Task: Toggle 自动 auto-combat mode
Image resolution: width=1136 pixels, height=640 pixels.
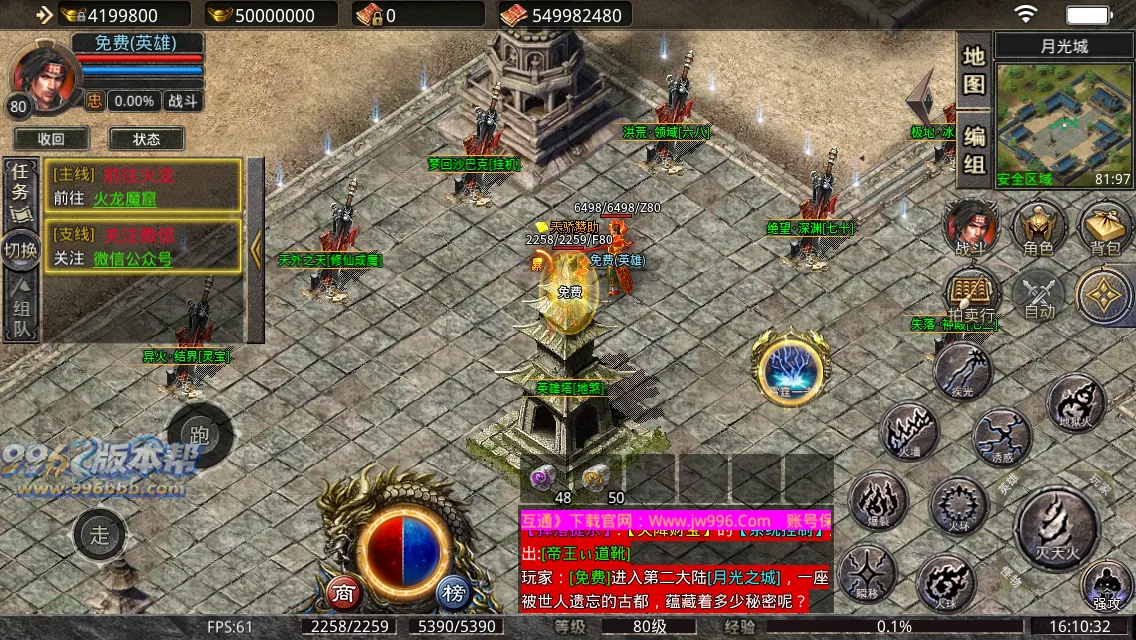Action: [x=1039, y=296]
